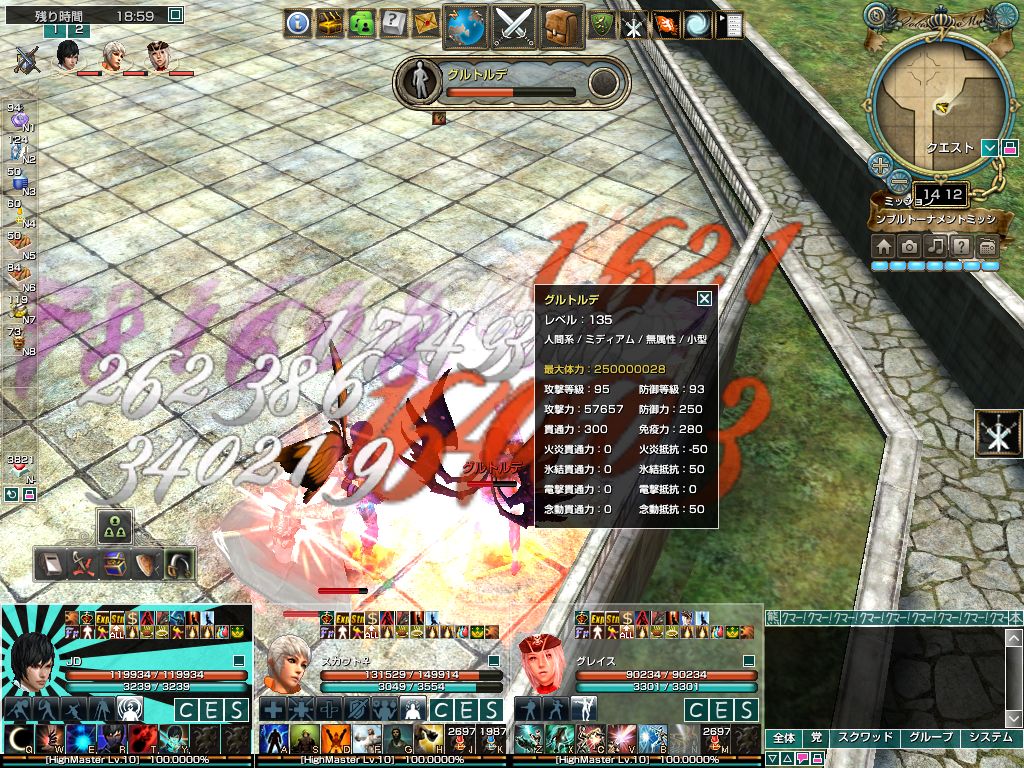
Task: Switch chat to the スクワッド tab
Action: click(864, 738)
